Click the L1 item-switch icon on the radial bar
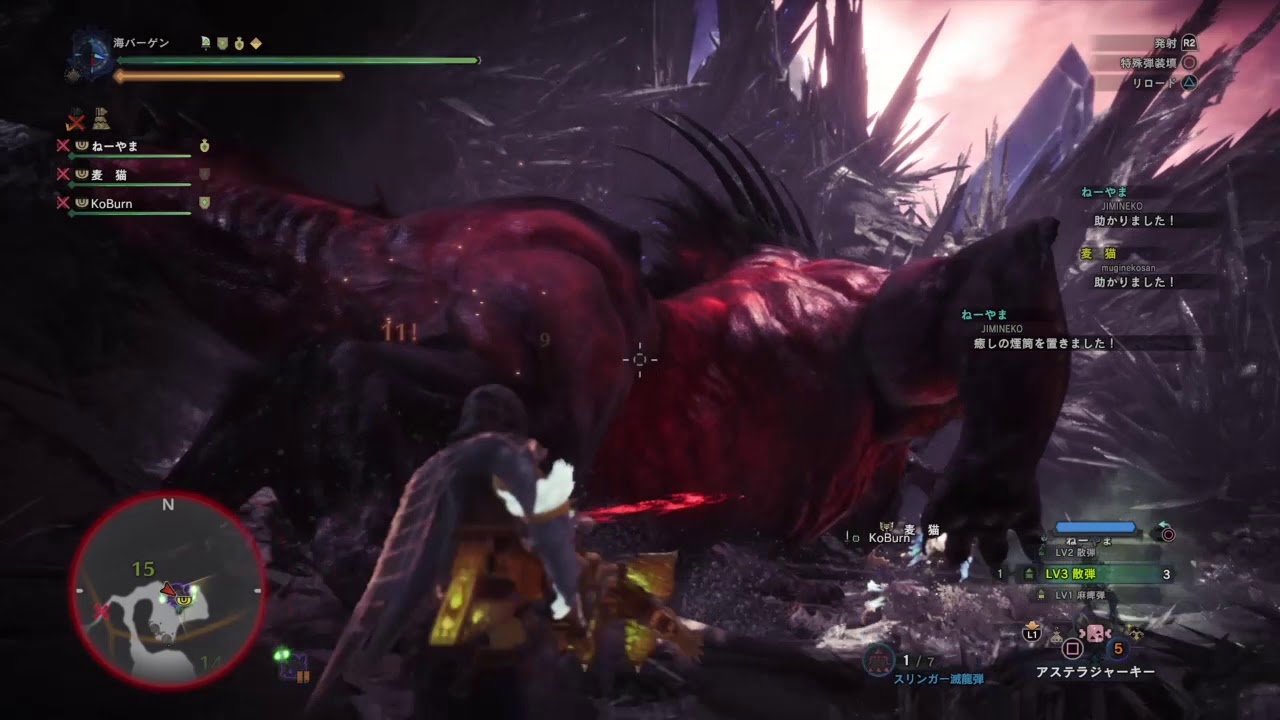1280x720 pixels. tap(1030, 636)
